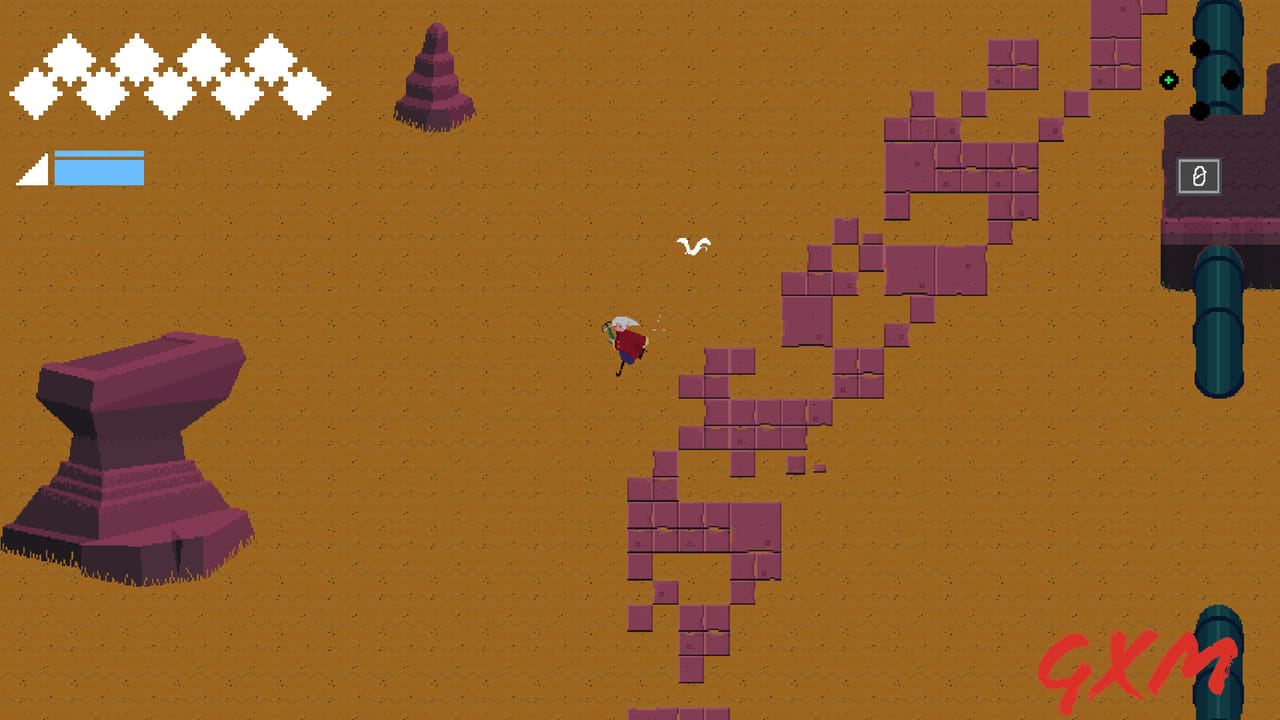Click the thin top segment of the blue bar

[100, 154]
